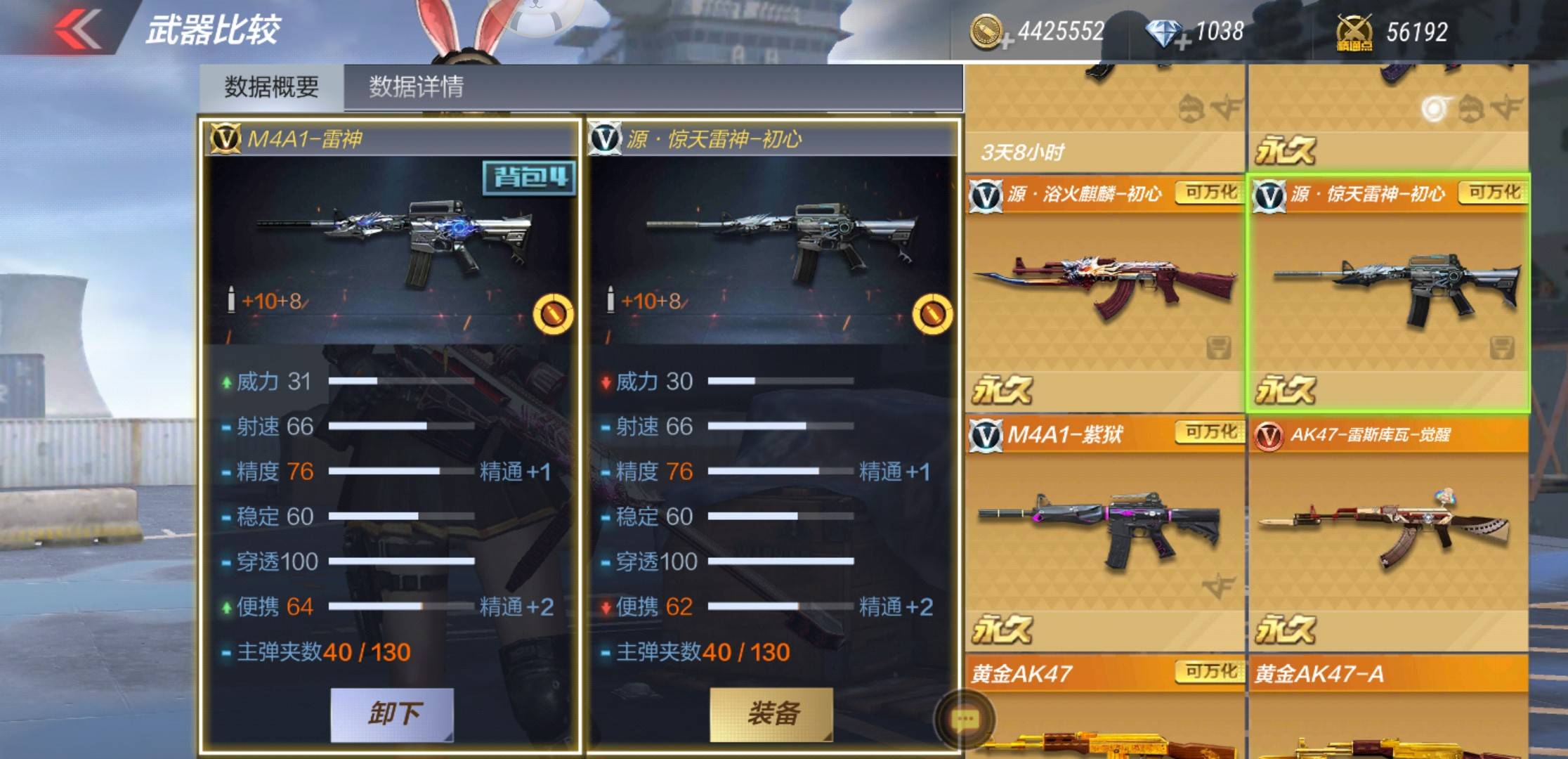Open the chat bubble button
Screen dimensions: 1568x759
pyautogui.click(x=964, y=719)
